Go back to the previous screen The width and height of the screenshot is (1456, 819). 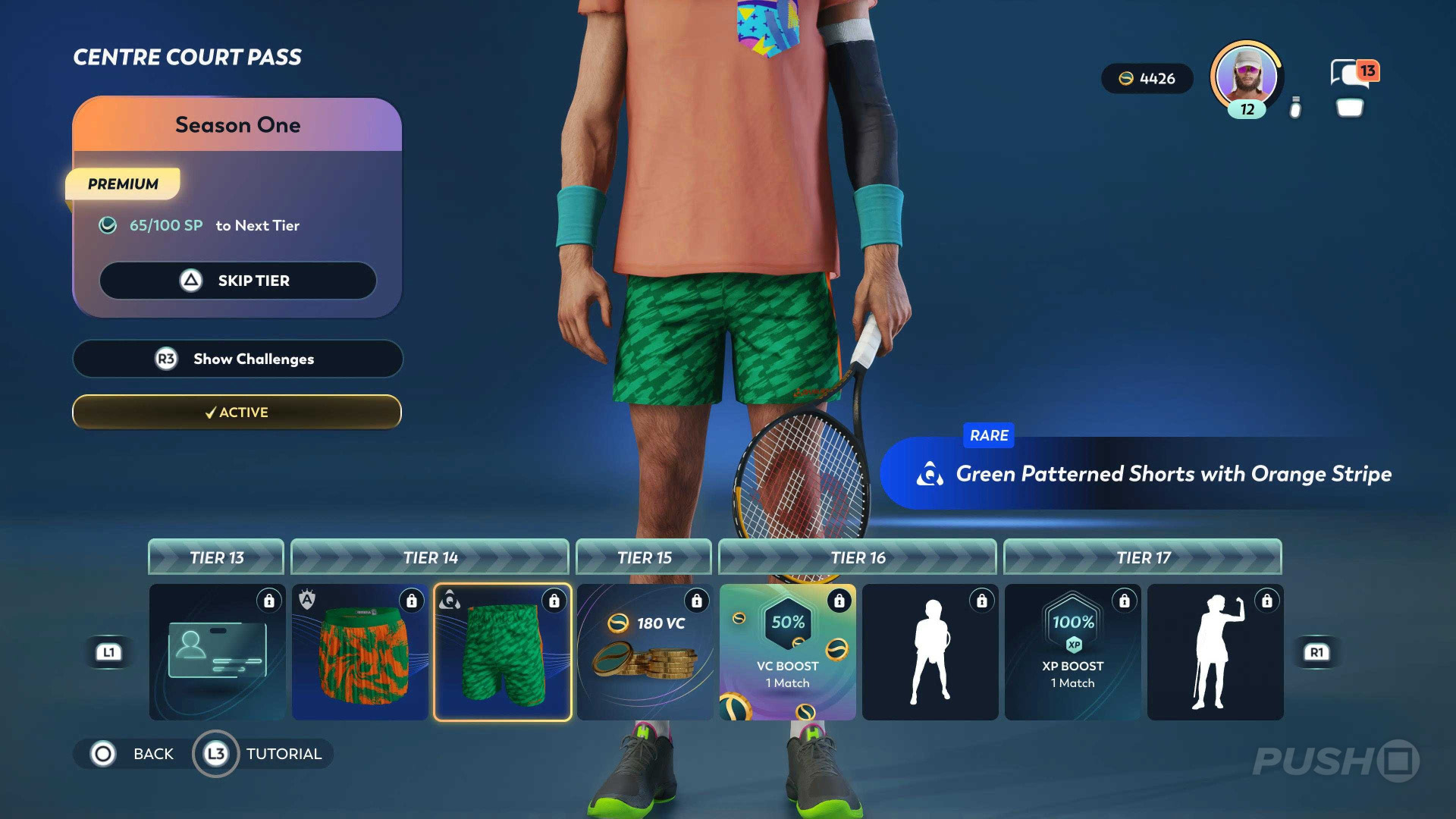click(133, 754)
